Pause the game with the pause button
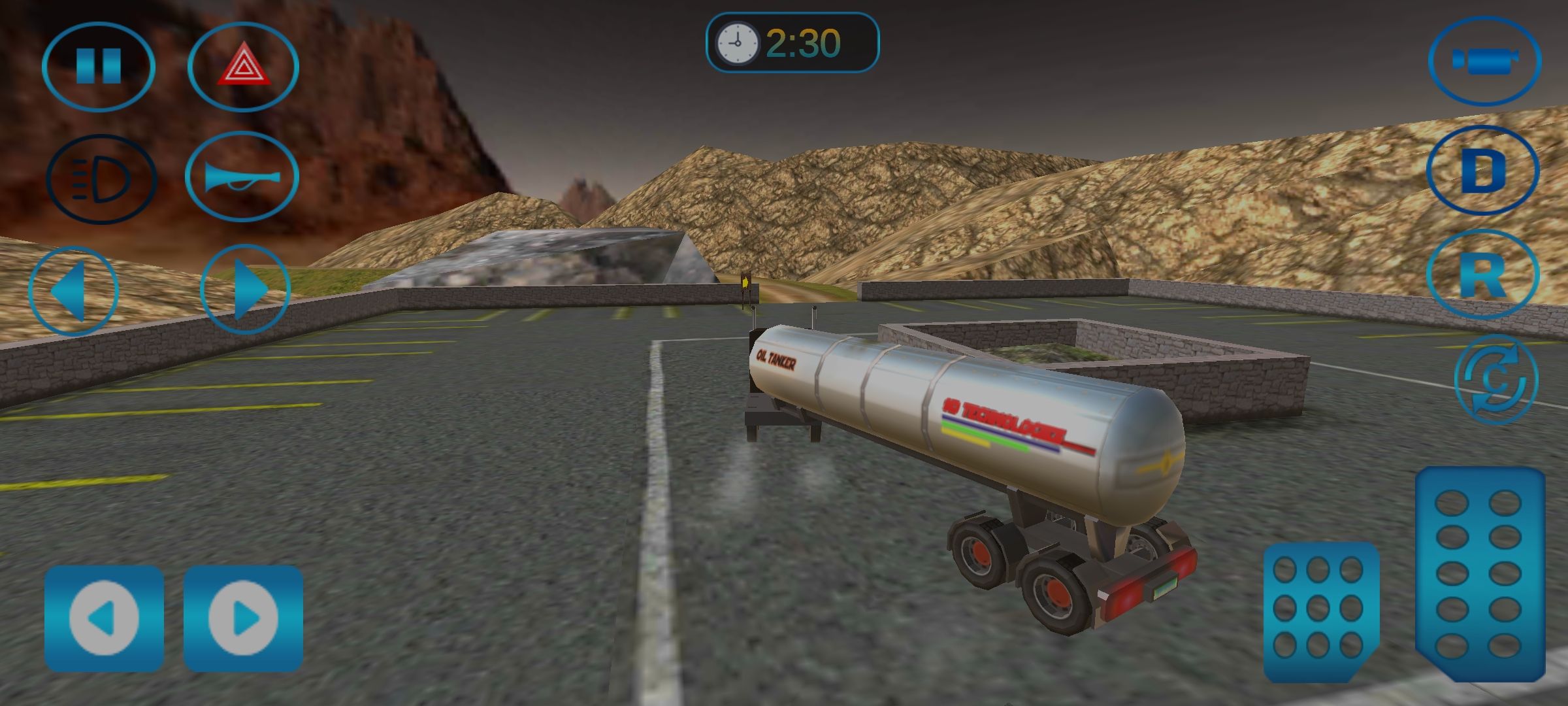Image resolution: width=1568 pixels, height=706 pixels. click(99, 66)
